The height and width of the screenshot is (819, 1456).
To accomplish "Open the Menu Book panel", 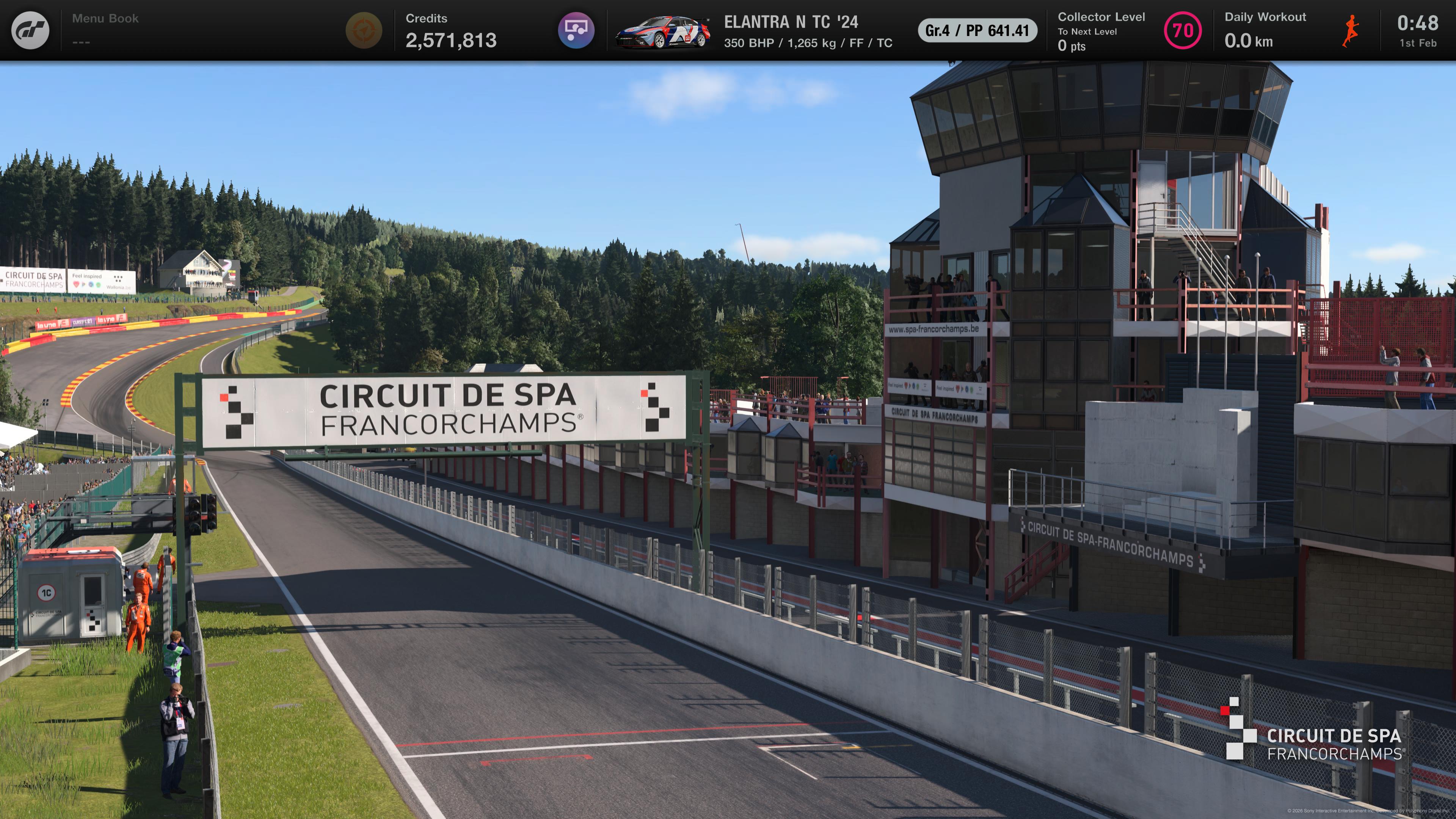I will pos(105,30).
